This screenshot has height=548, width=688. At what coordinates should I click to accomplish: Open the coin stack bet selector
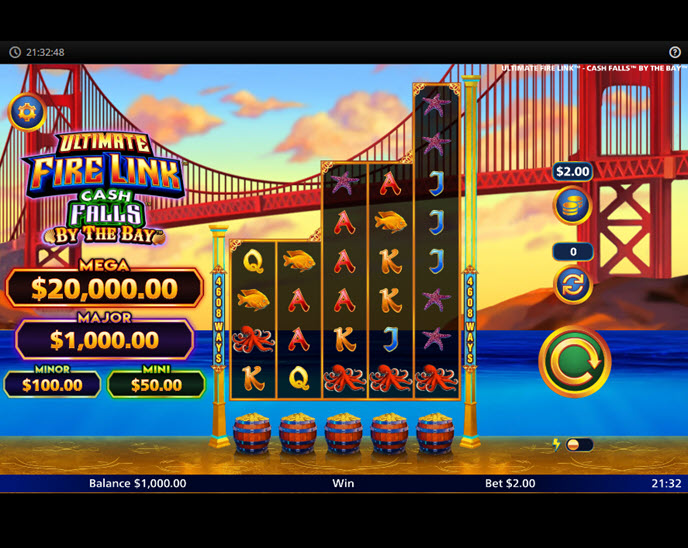point(572,205)
